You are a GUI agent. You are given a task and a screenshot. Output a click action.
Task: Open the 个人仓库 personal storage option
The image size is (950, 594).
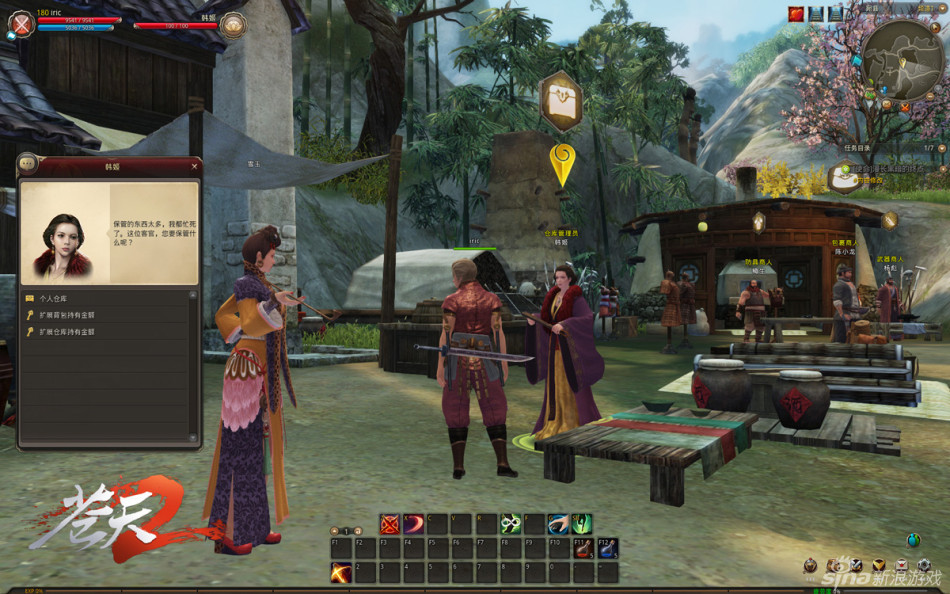click(x=52, y=298)
